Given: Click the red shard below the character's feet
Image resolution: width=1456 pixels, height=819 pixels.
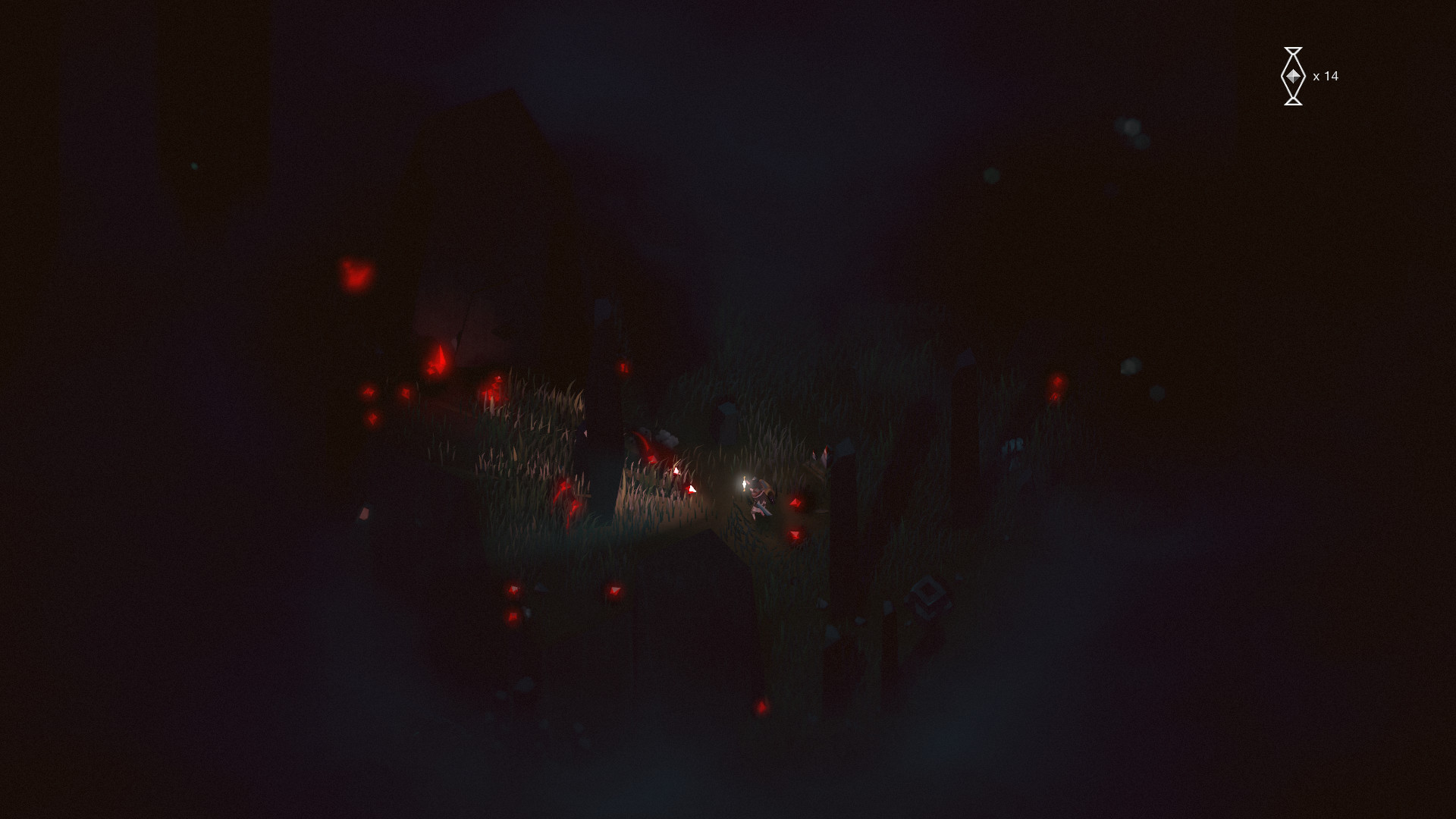Looking at the screenshot, I should (x=795, y=534).
